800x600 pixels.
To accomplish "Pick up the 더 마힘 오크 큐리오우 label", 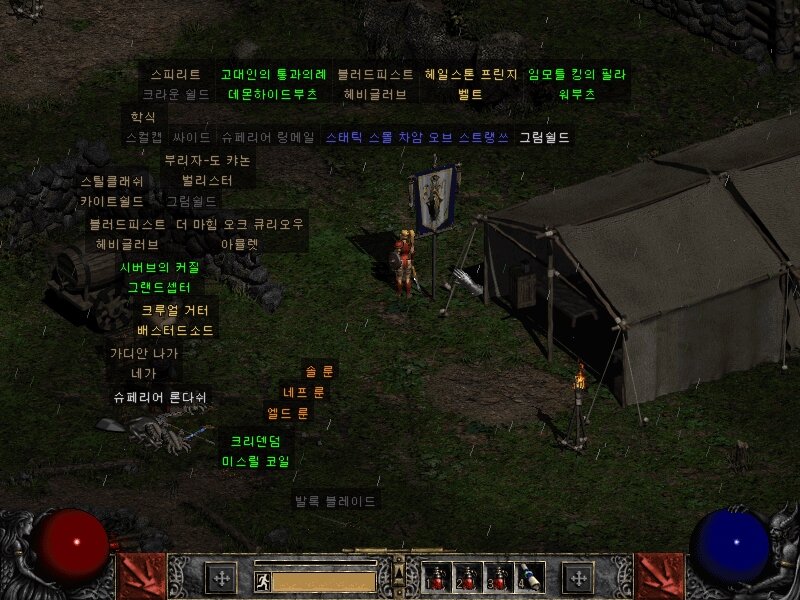I will point(239,223).
